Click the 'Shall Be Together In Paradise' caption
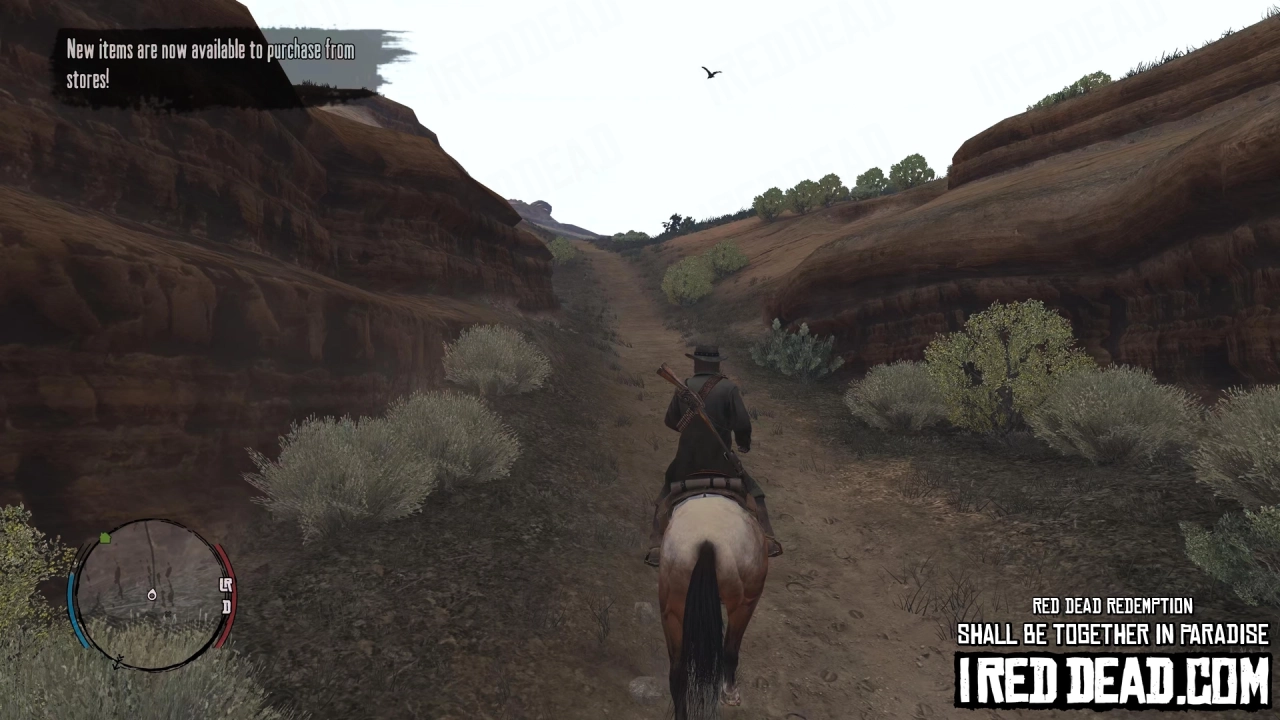The image size is (1280, 720). click(x=1113, y=634)
